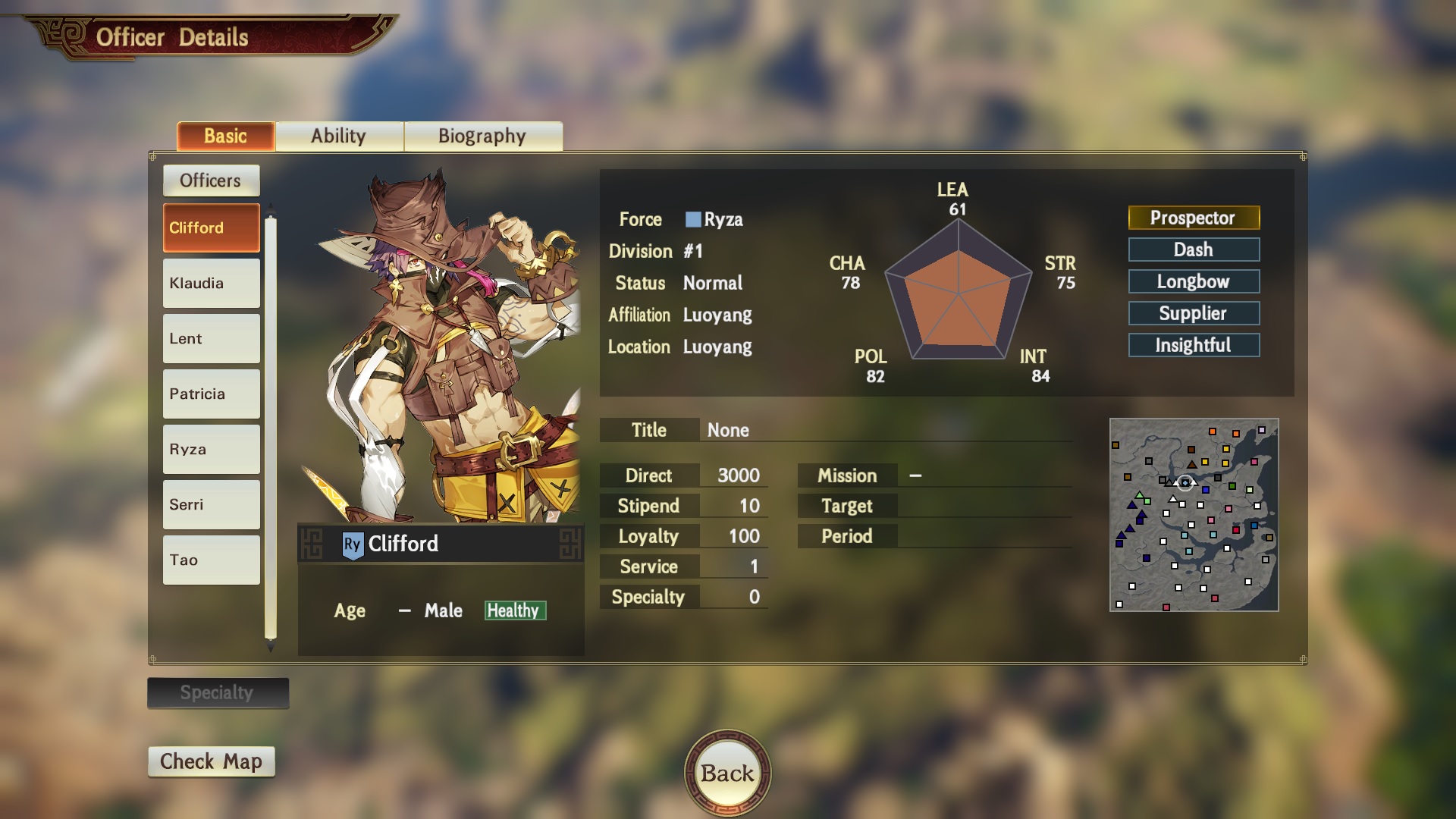Select the Dash trait
The width and height of the screenshot is (1456, 819).
point(1194,249)
